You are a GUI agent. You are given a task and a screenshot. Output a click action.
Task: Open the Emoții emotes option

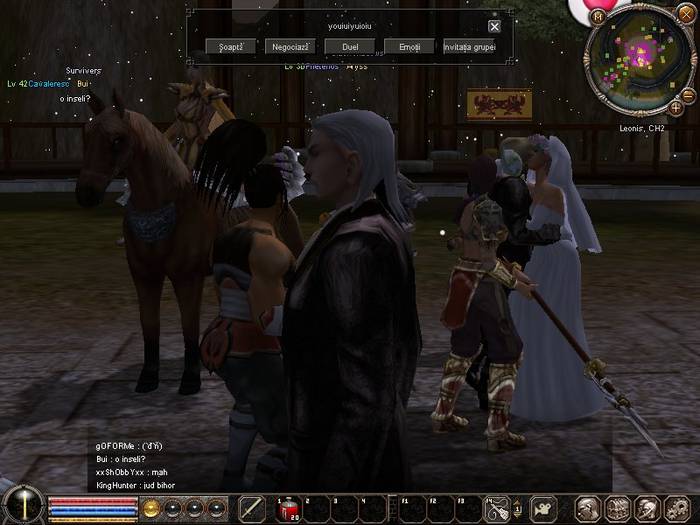click(410, 47)
